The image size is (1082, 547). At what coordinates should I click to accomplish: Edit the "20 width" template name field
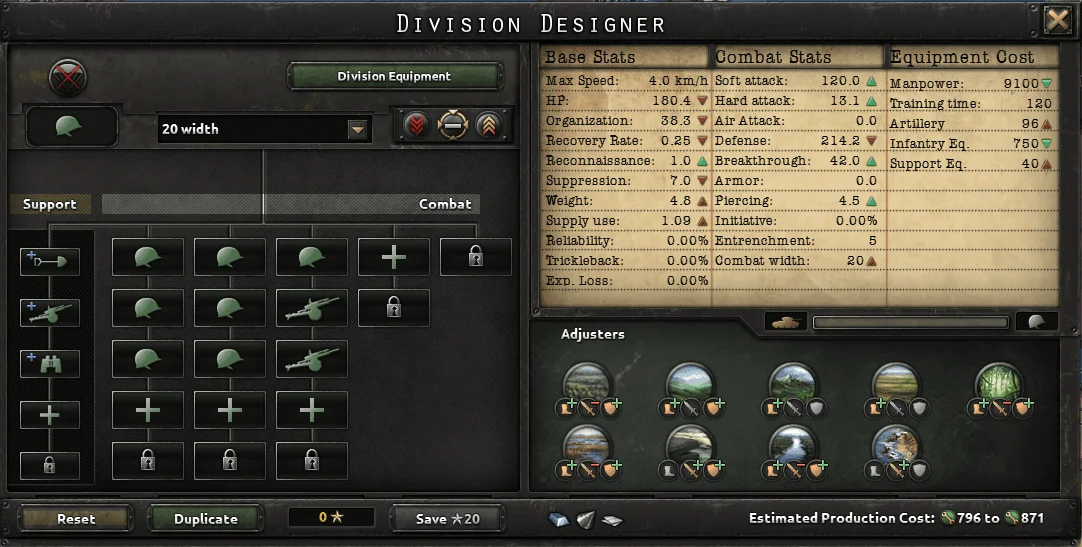252,129
